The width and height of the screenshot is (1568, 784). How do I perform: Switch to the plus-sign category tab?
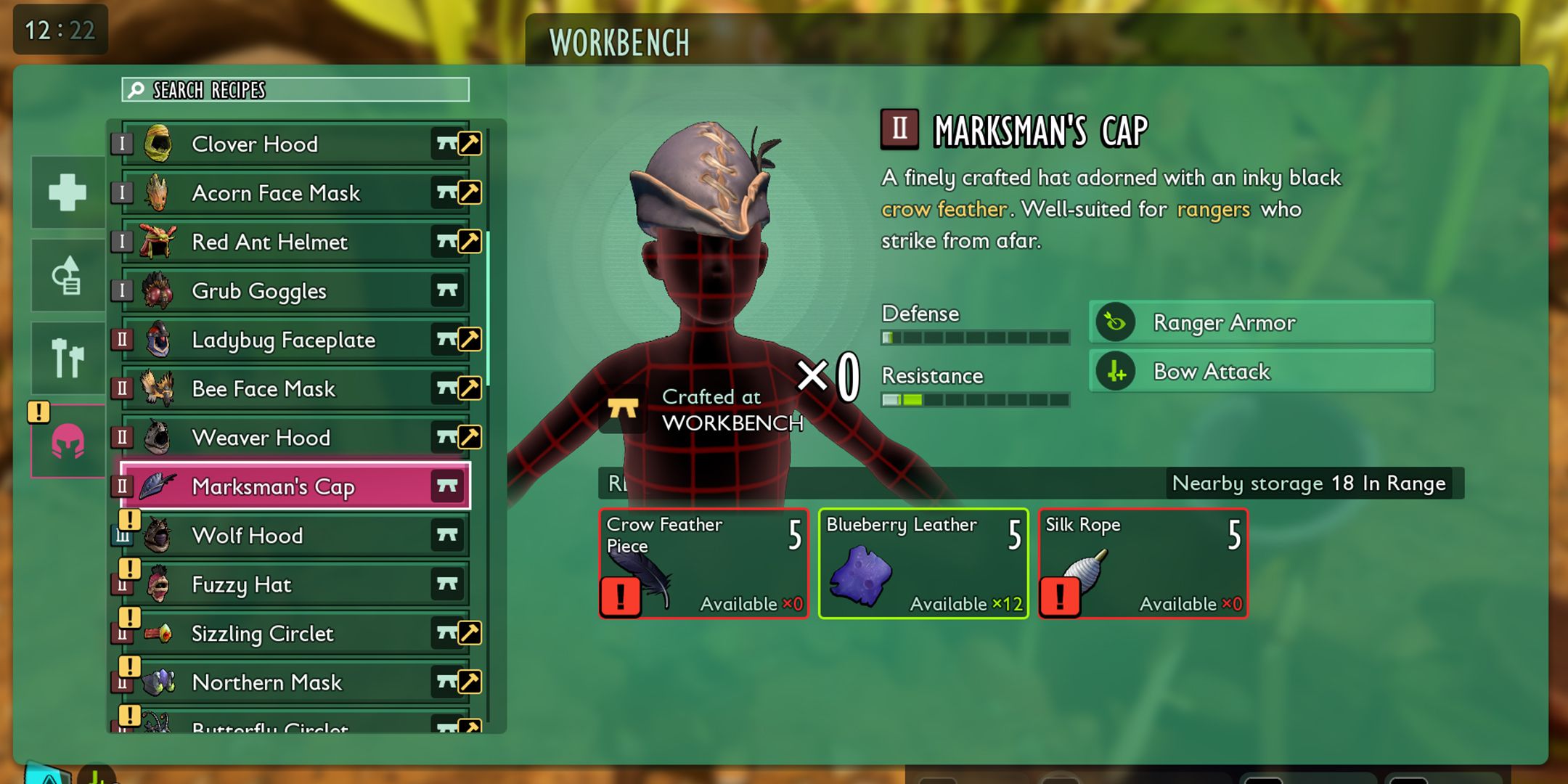pos(68,192)
